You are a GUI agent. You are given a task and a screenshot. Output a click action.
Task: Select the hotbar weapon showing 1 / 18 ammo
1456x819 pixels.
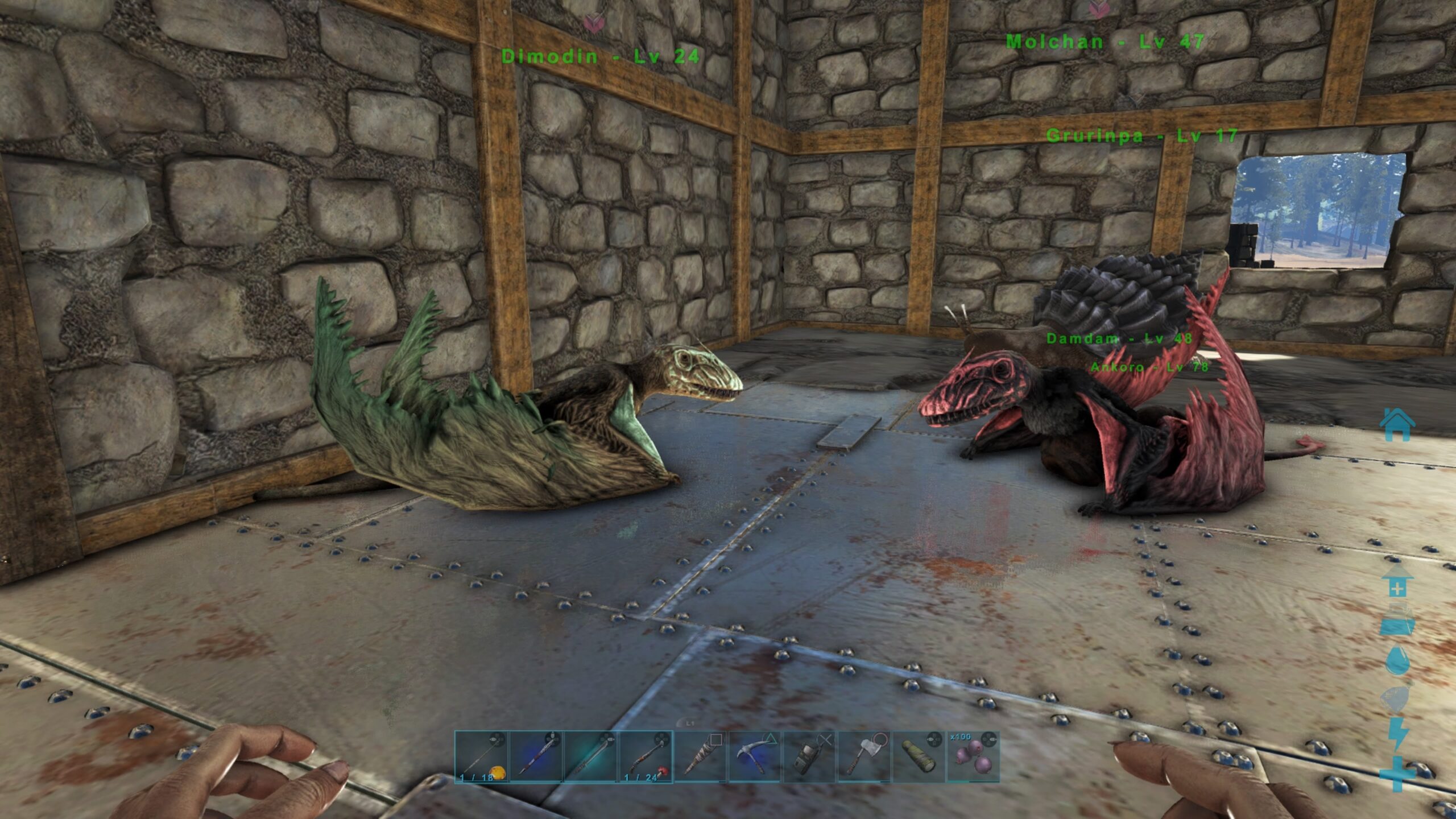pos(481,756)
